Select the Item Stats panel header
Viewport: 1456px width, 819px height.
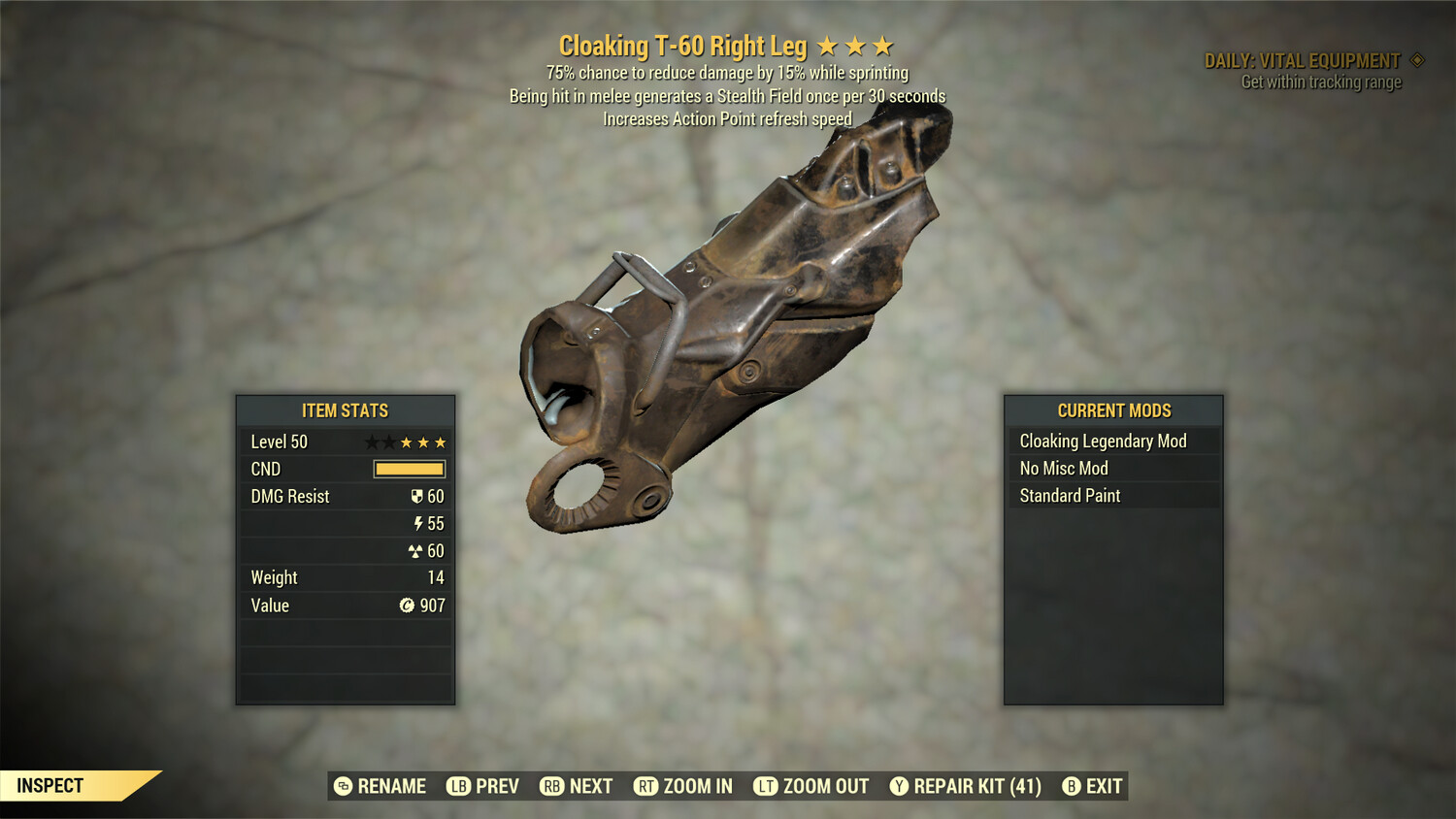click(x=345, y=410)
